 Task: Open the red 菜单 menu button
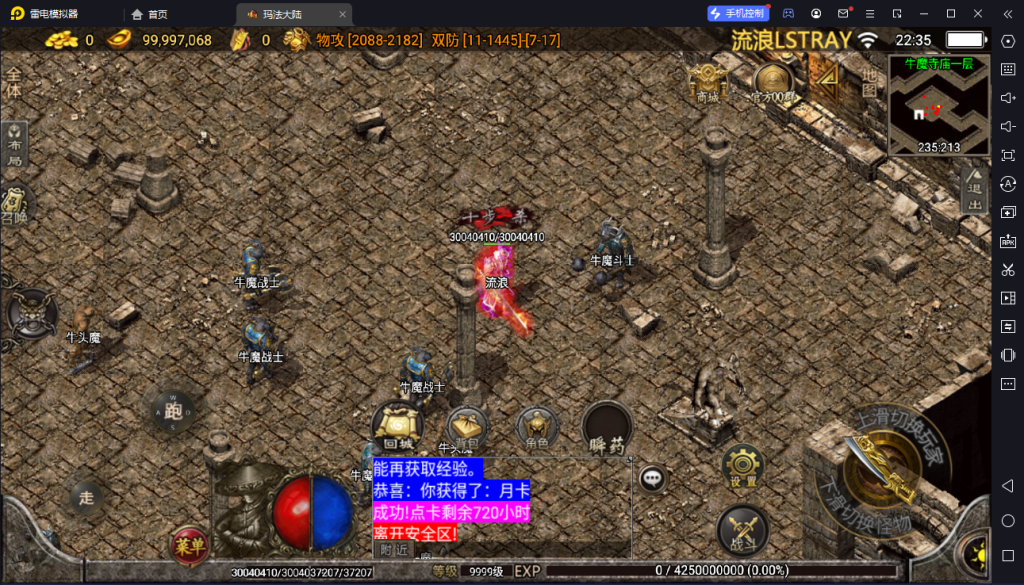coord(189,544)
